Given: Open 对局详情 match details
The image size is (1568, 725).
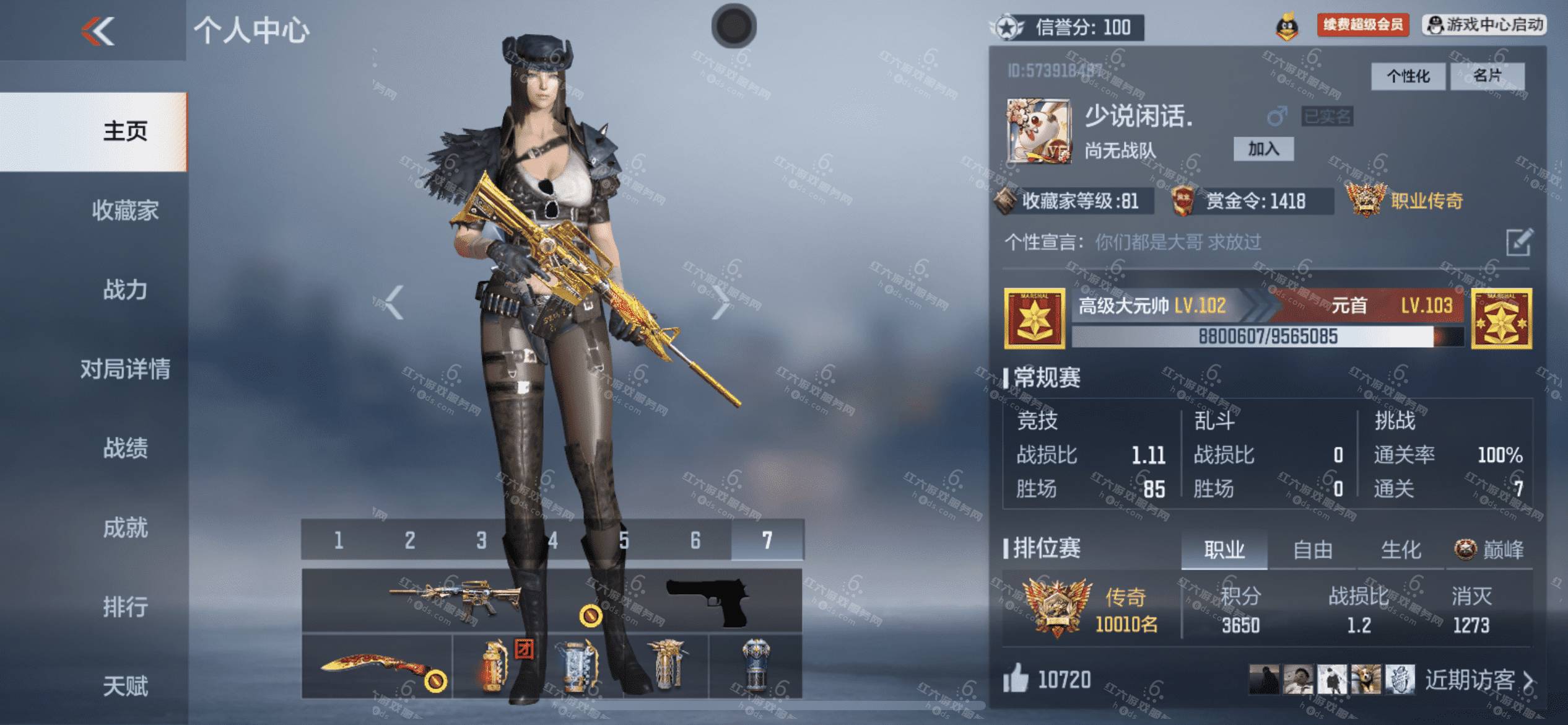Looking at the screenshot, I should (125, 369).
